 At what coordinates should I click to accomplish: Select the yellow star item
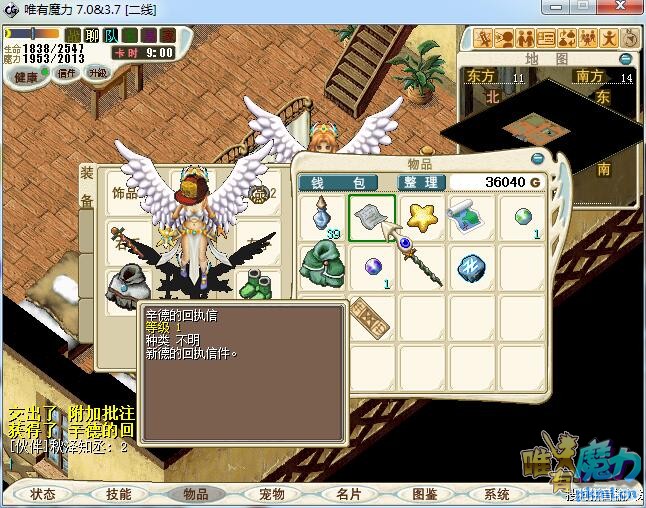click(422, 218)
